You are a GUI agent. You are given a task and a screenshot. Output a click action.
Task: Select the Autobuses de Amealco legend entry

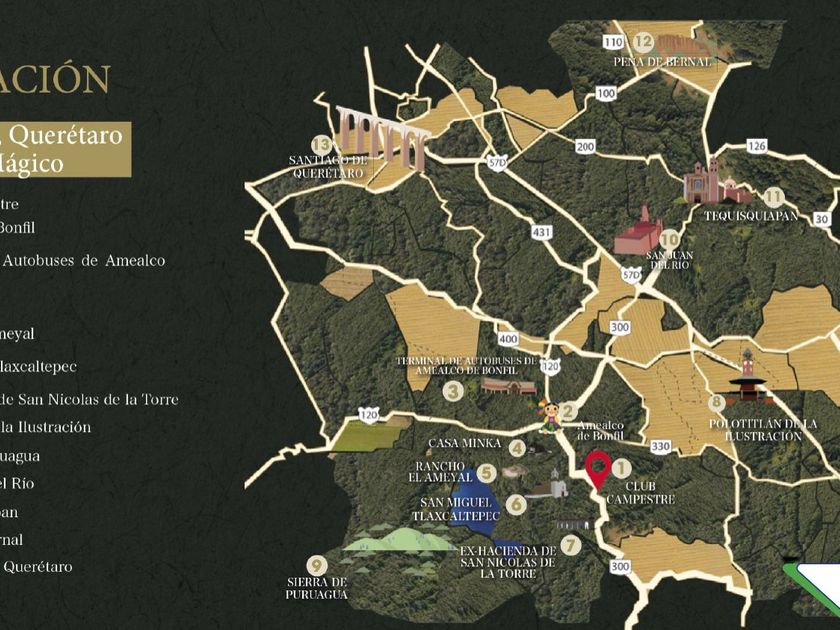click(82, 260)
